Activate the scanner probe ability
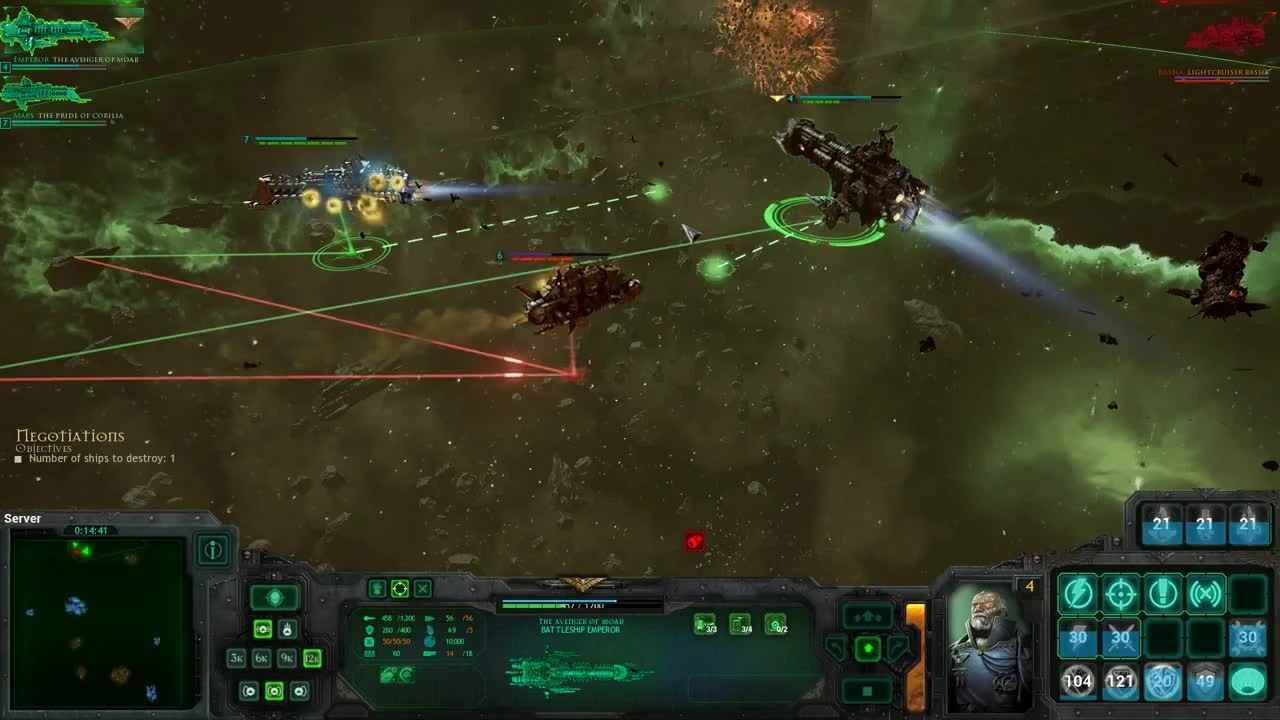This screenshot has height=720, width=1280. 1205,594
